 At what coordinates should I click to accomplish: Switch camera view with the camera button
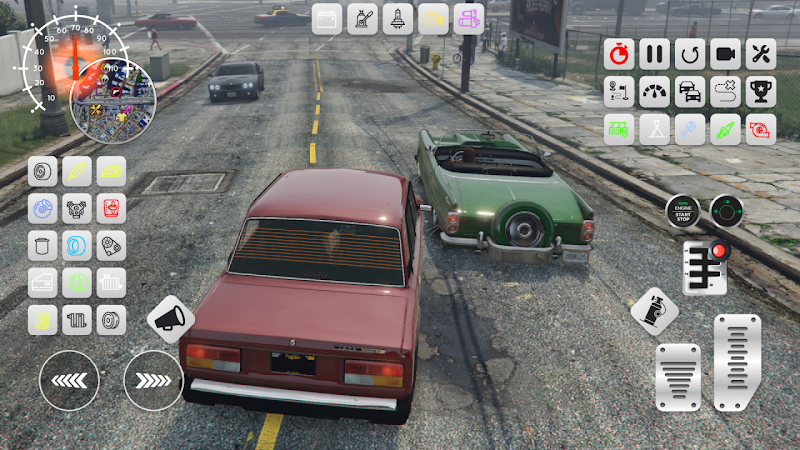[725, 54]
